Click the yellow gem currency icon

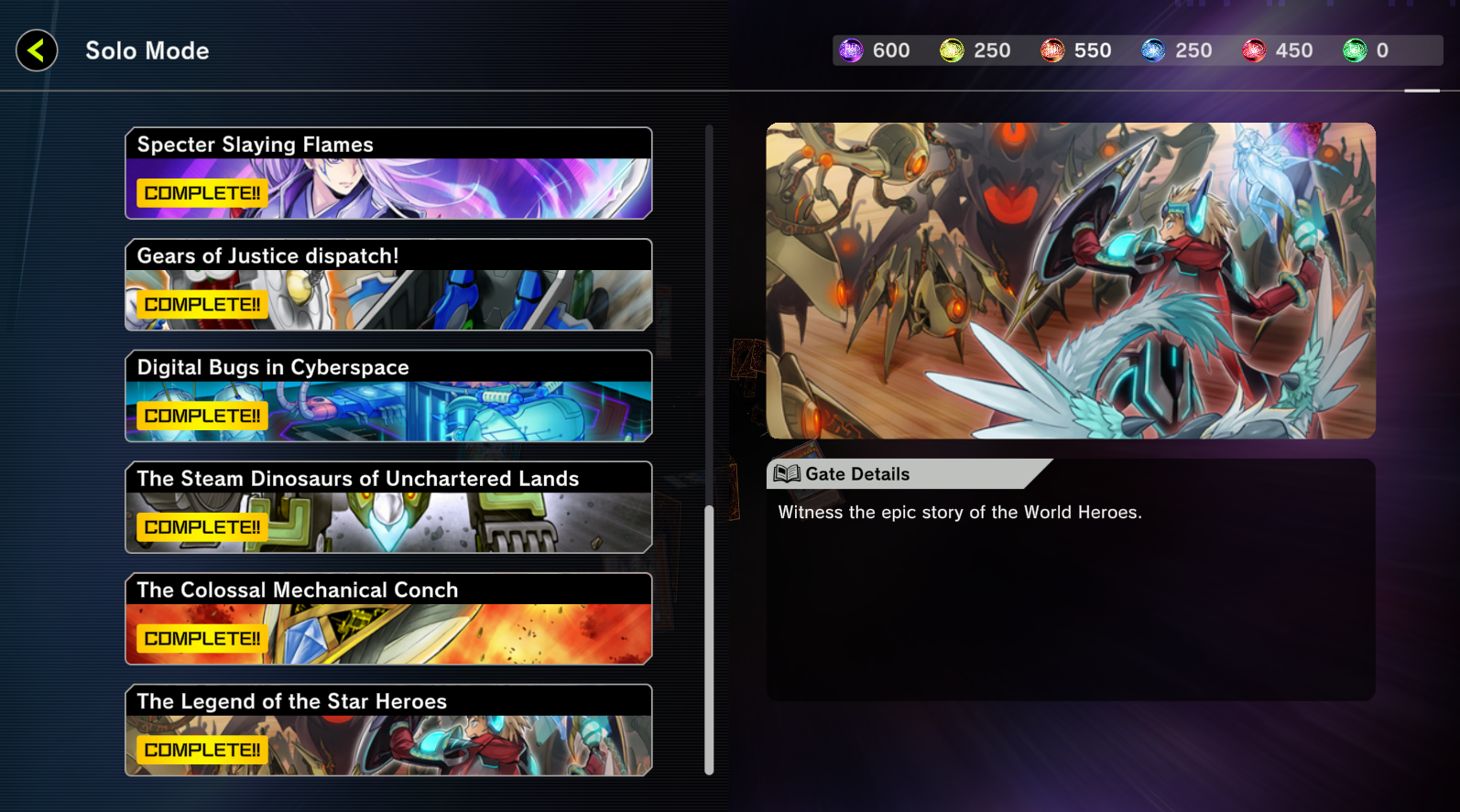(x=952, y=50)
